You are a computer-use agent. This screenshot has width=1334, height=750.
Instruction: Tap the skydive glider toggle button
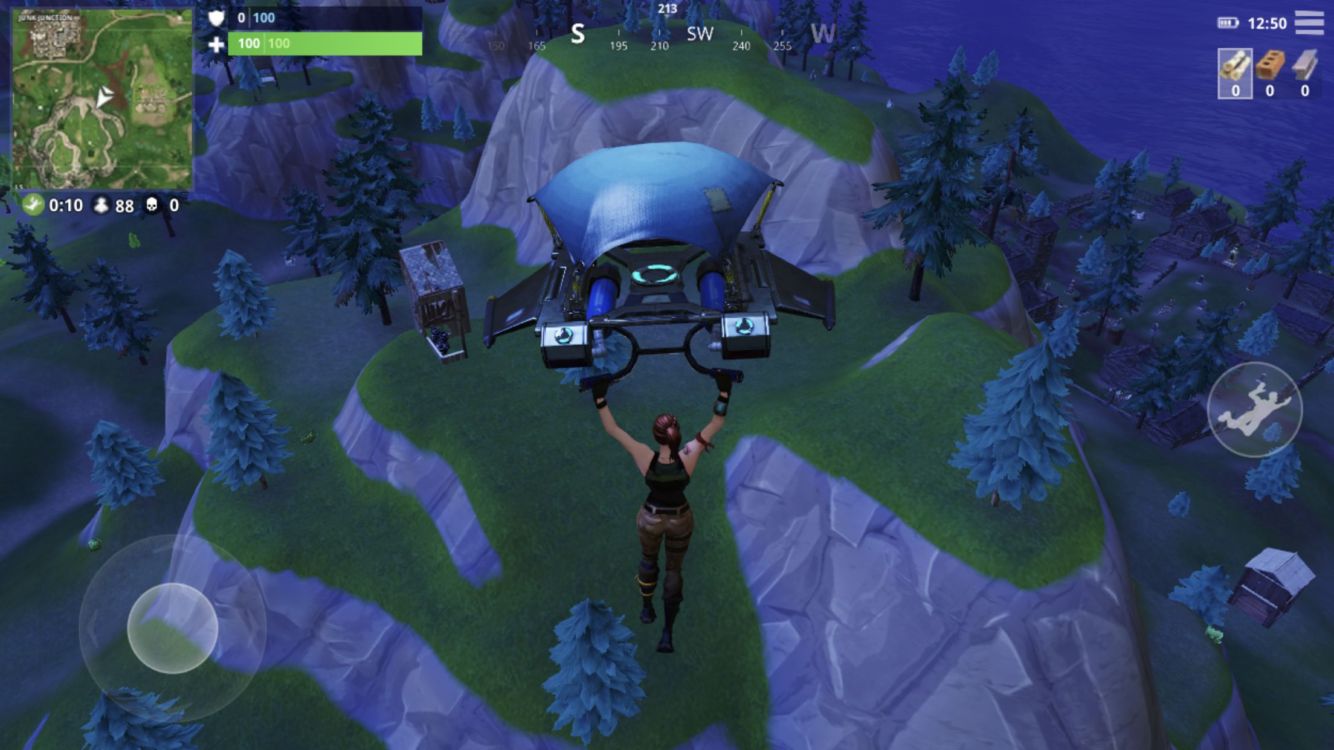click(x=1255, y=409)
